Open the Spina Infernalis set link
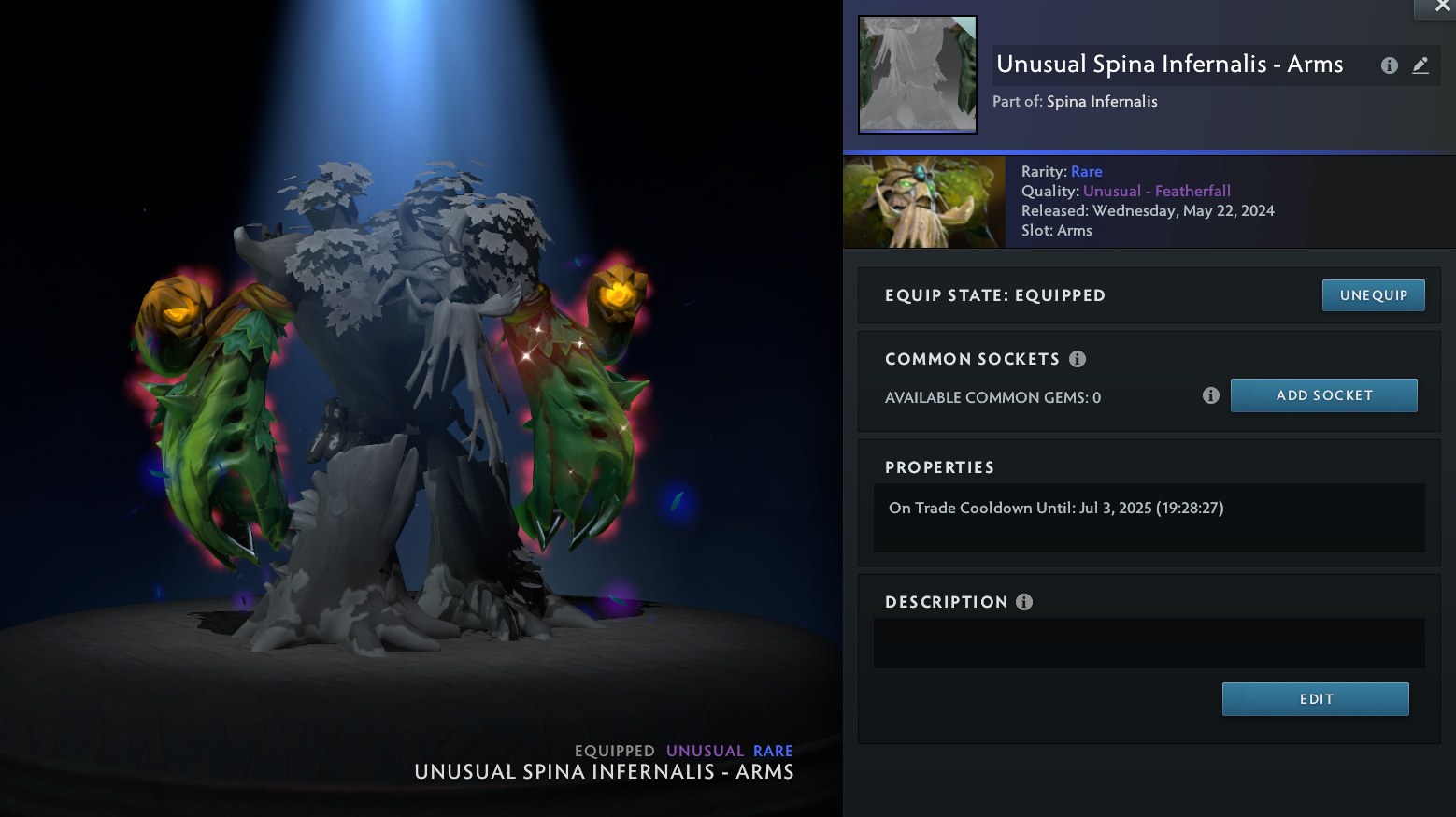1456x817 pixels. pos(1102,102)
